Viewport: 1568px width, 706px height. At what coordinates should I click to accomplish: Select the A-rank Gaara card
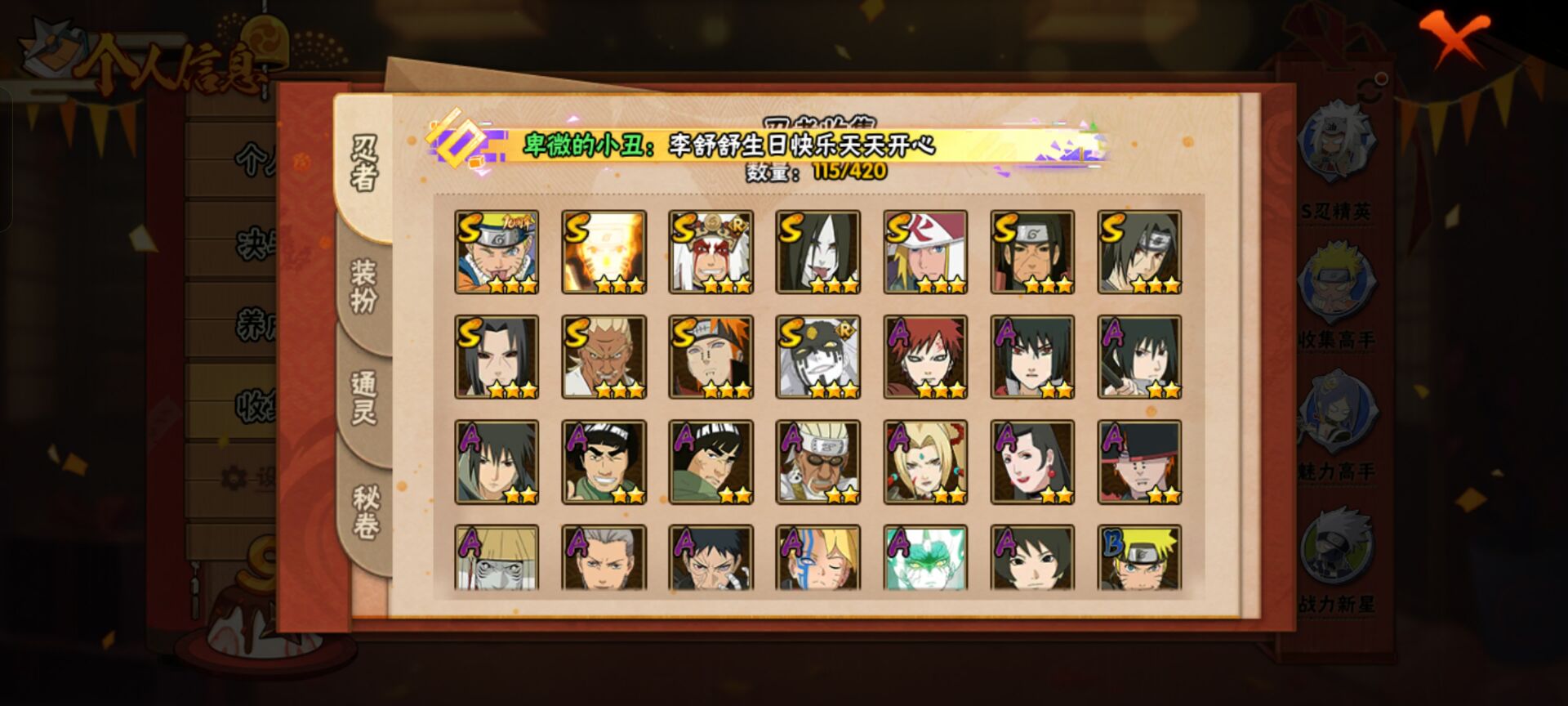click(x=925, y=357)
